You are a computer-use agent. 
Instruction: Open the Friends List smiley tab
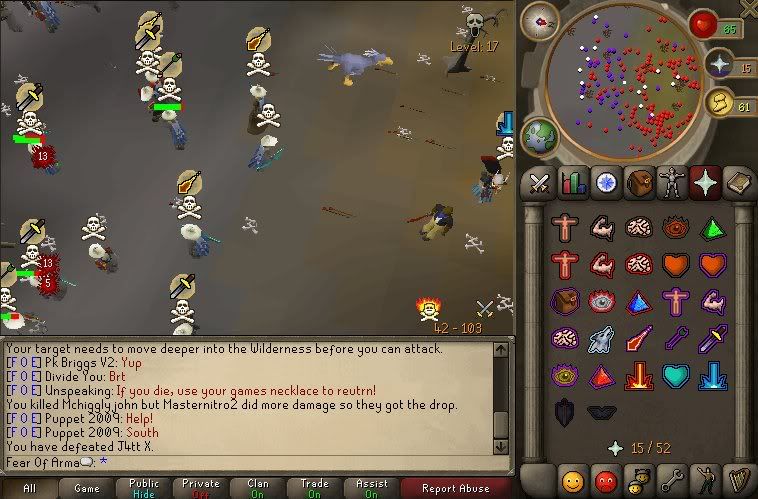click(573, 479)
